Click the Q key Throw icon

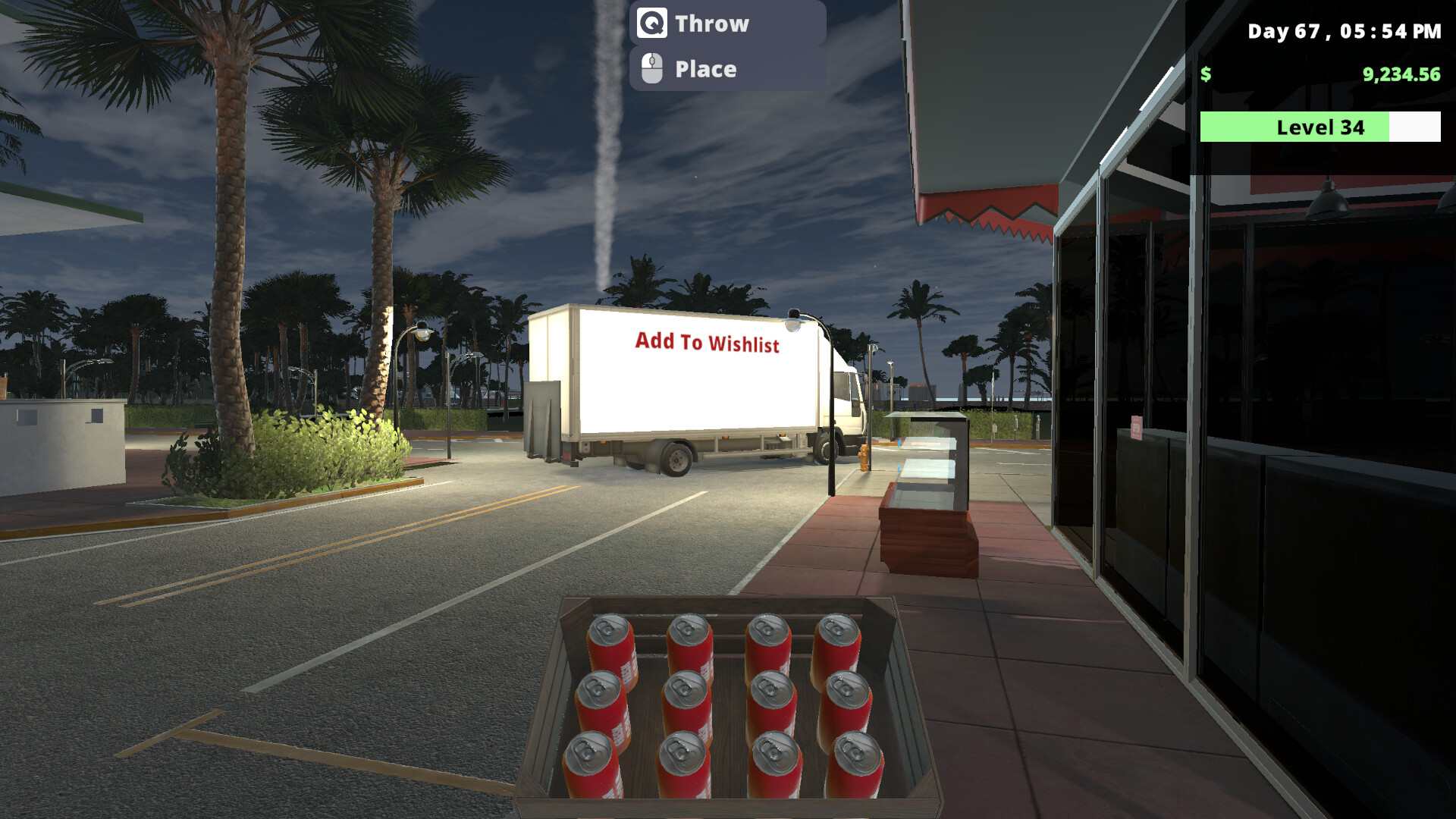pos(654,24)
